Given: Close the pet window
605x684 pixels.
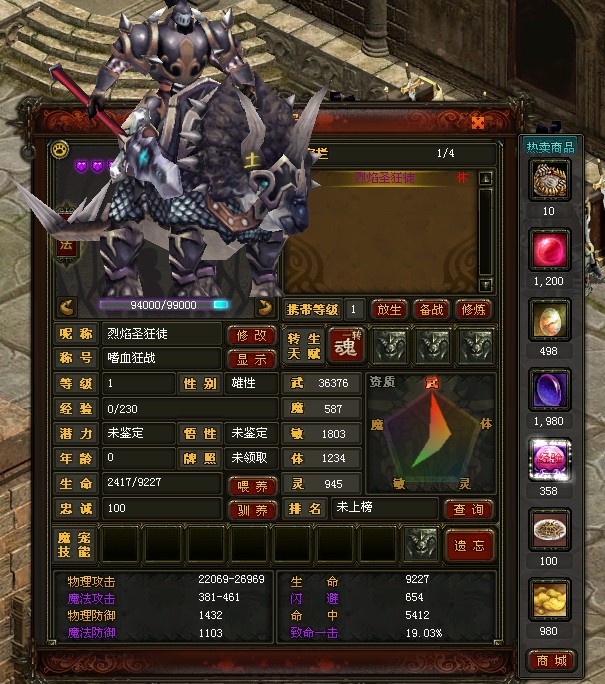Looking at the screenshot, I should pos(478,122).
